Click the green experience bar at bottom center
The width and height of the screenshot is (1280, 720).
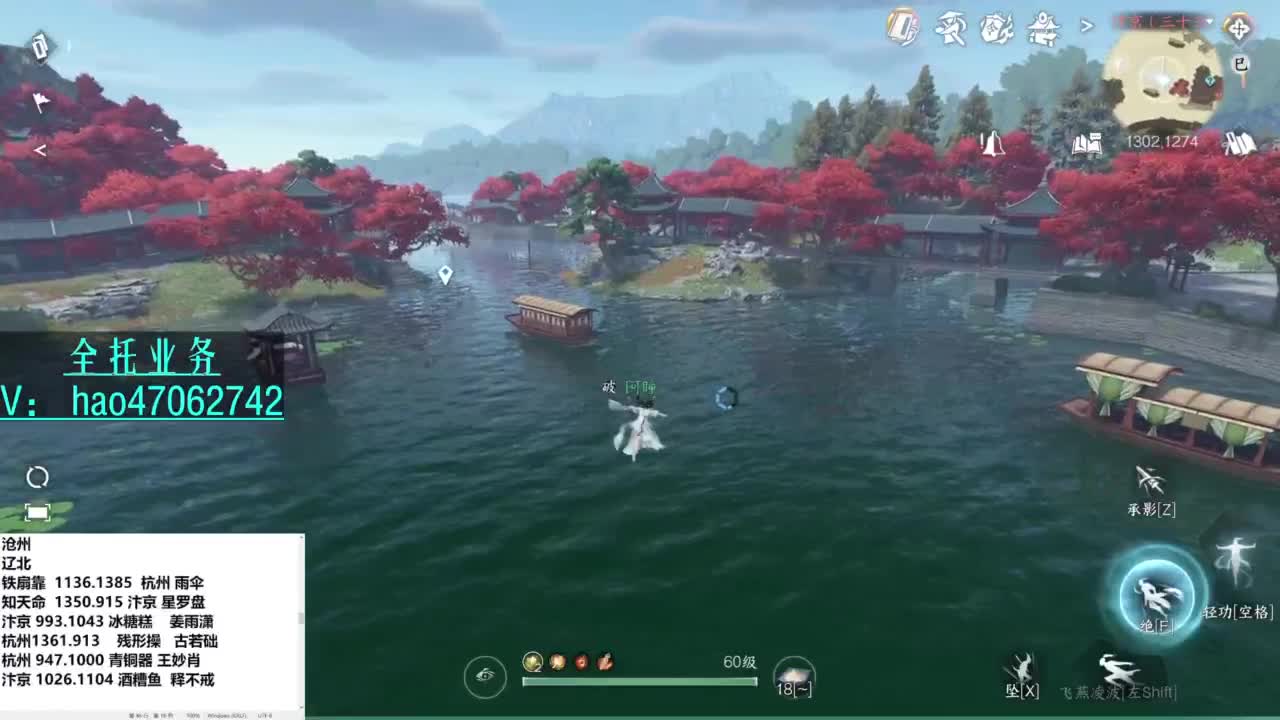[640, 680]
